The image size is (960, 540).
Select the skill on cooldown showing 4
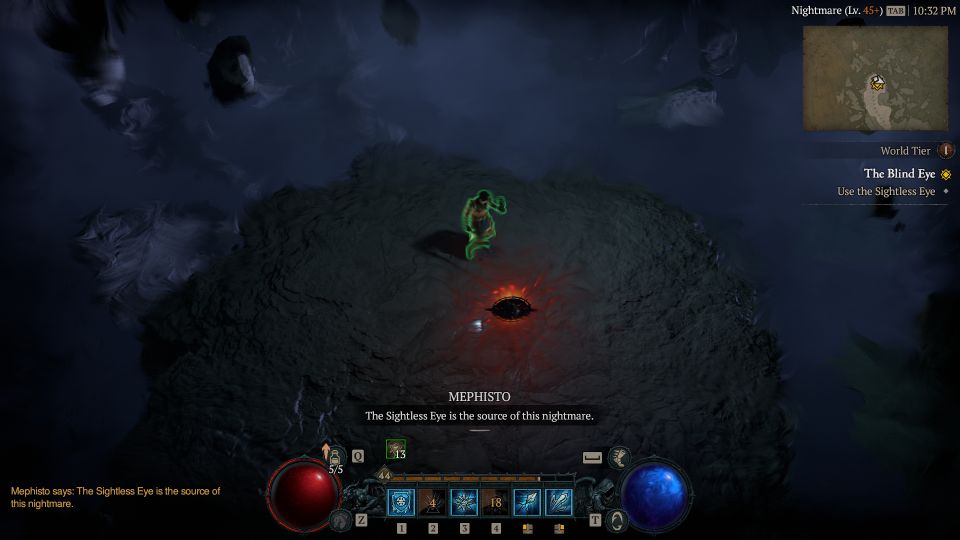coord(433,502)
